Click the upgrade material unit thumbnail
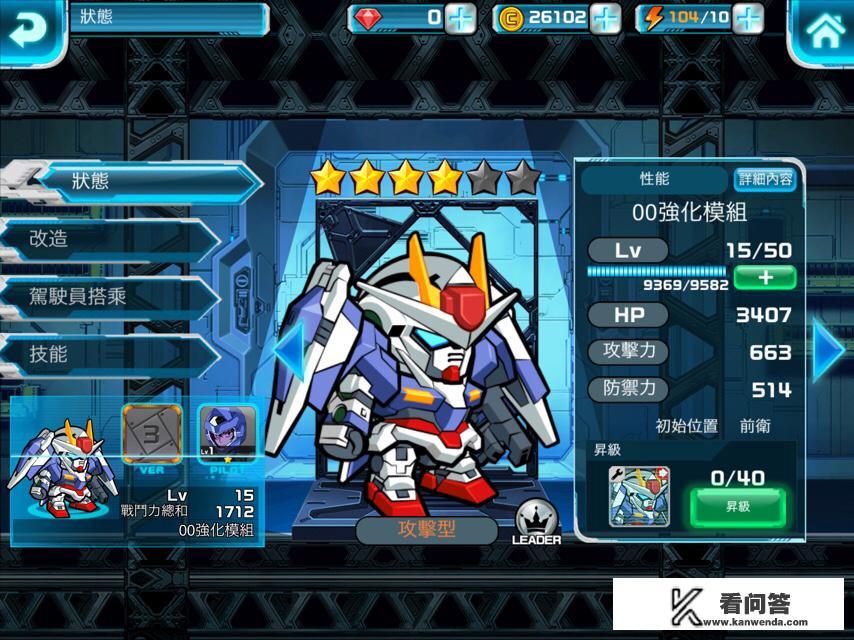This screenshot has height=640, width=854. tap(639, 496)
